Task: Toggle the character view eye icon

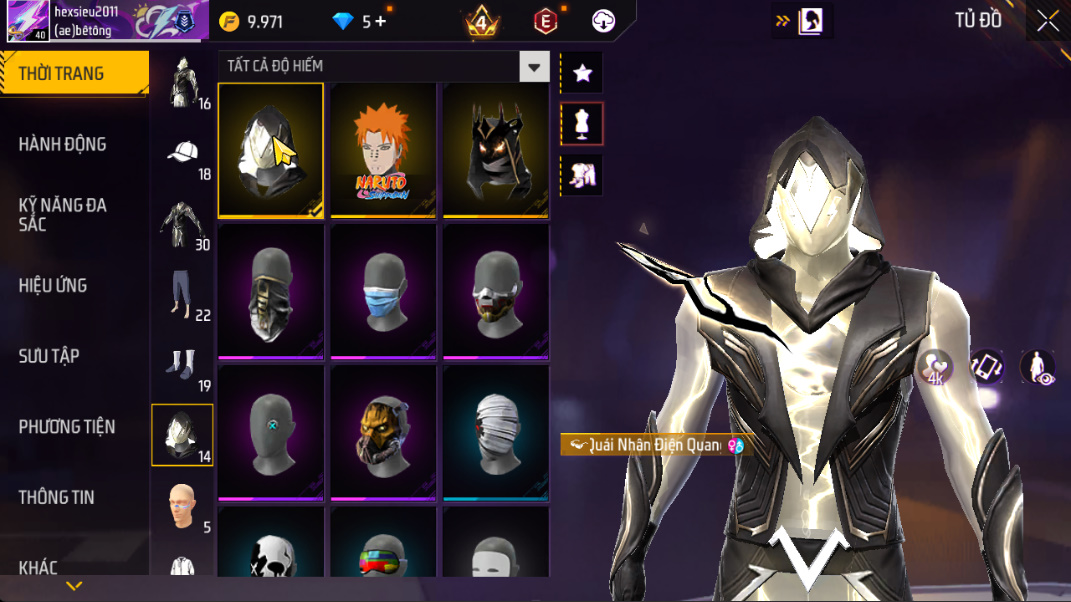Action: (x=1037, y=367)
